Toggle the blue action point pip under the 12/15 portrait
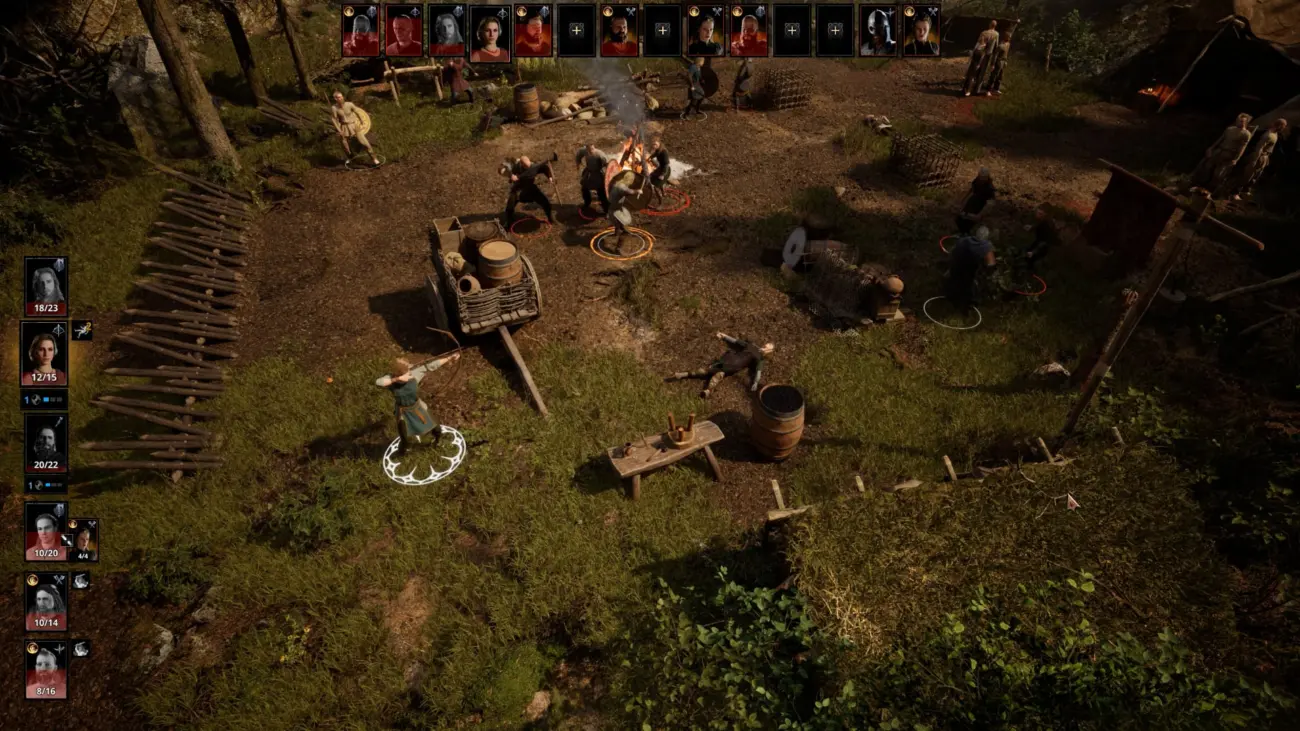The image size is (1300, 731). click(46, 399)
